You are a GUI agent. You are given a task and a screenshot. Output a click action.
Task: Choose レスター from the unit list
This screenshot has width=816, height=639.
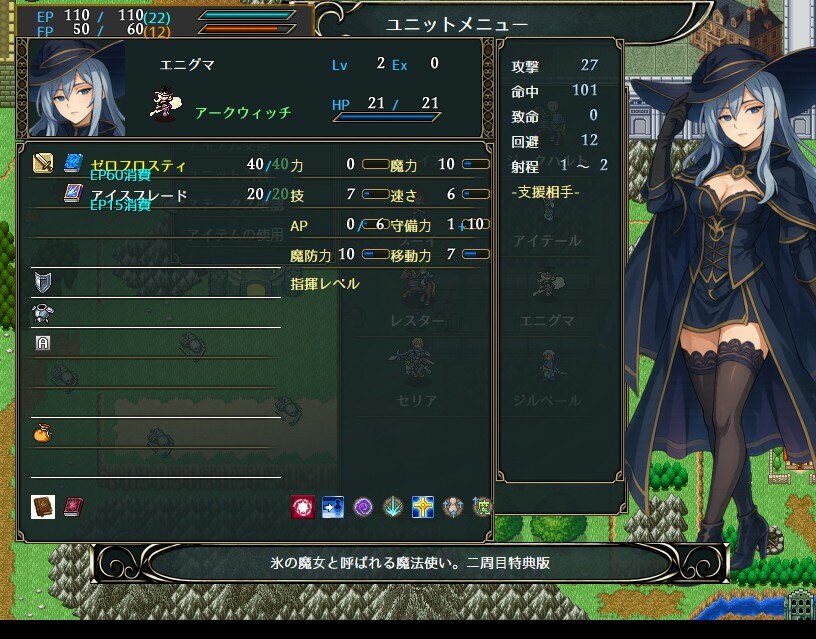tap(417, 320)
